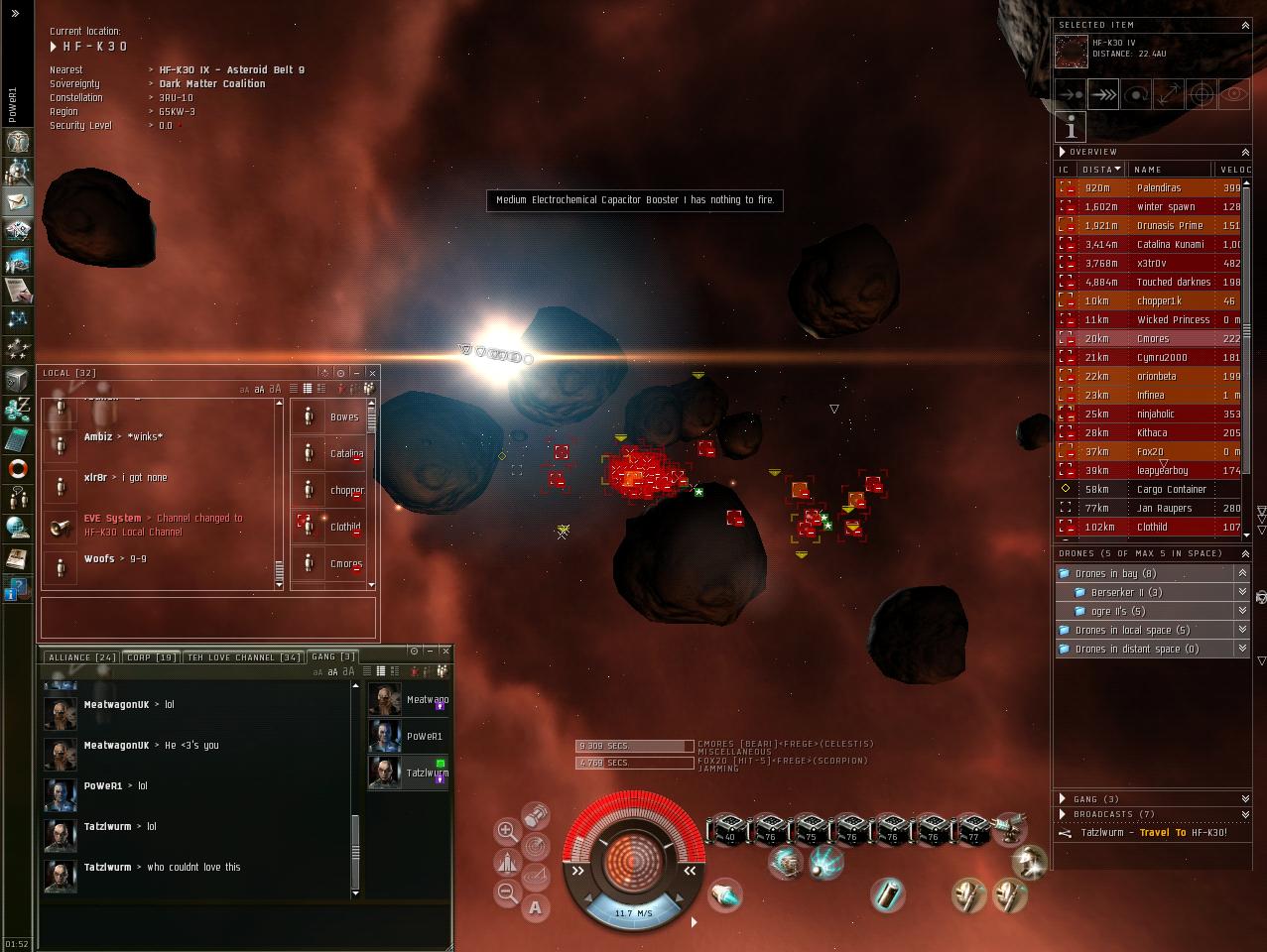Click the camera zoom-in magnifier button
Viewport: 1267px width, 952px height.
click(507, 831)
